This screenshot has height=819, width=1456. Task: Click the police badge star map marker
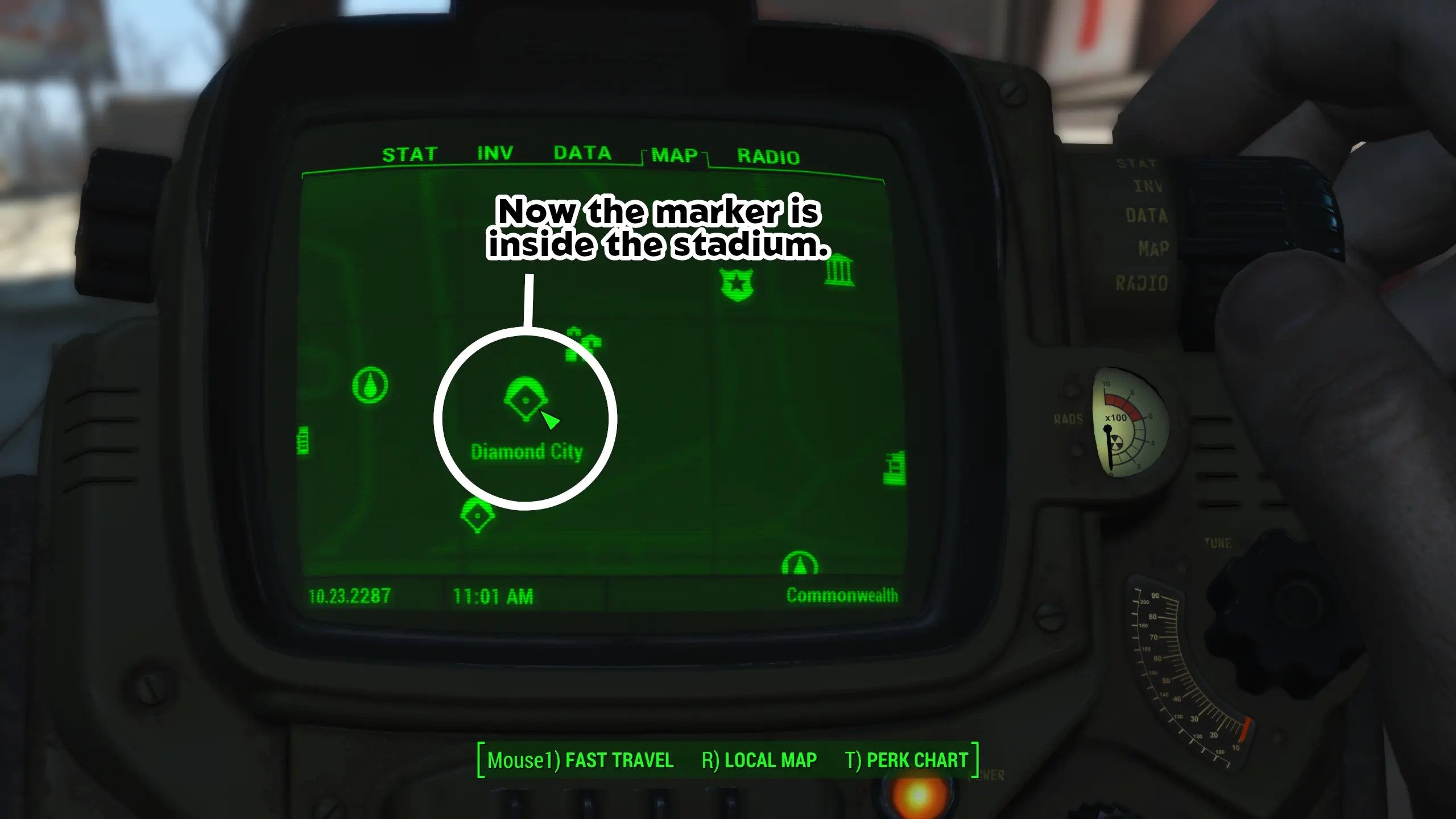pos(737,284)
